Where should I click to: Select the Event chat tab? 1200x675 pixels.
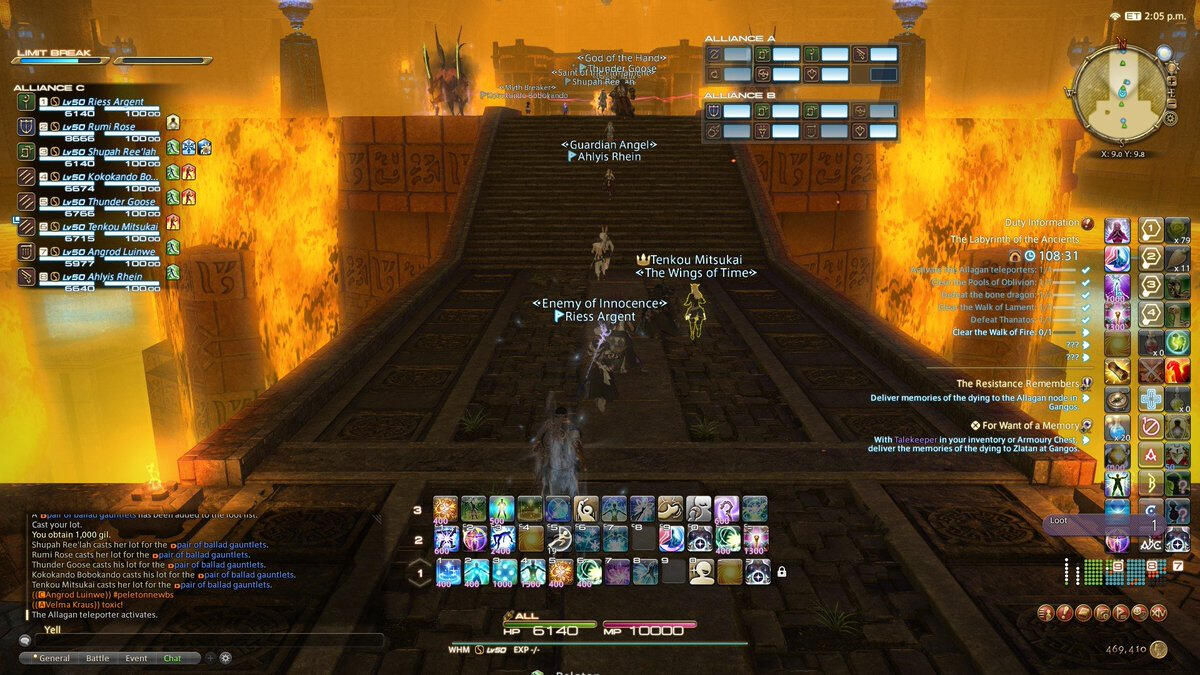(136, 658)
